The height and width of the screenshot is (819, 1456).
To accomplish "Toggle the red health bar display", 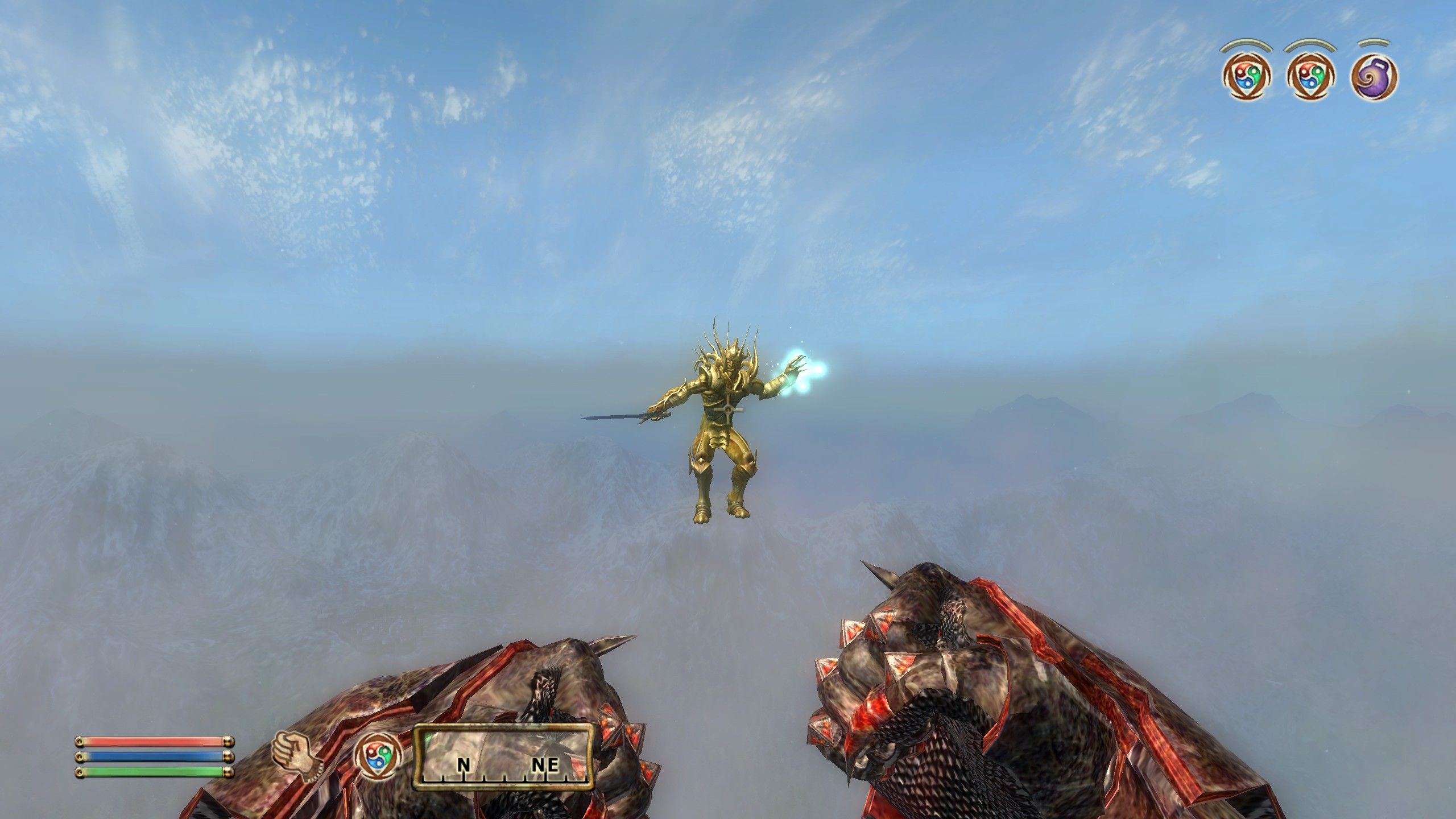I will coord(148,742).
